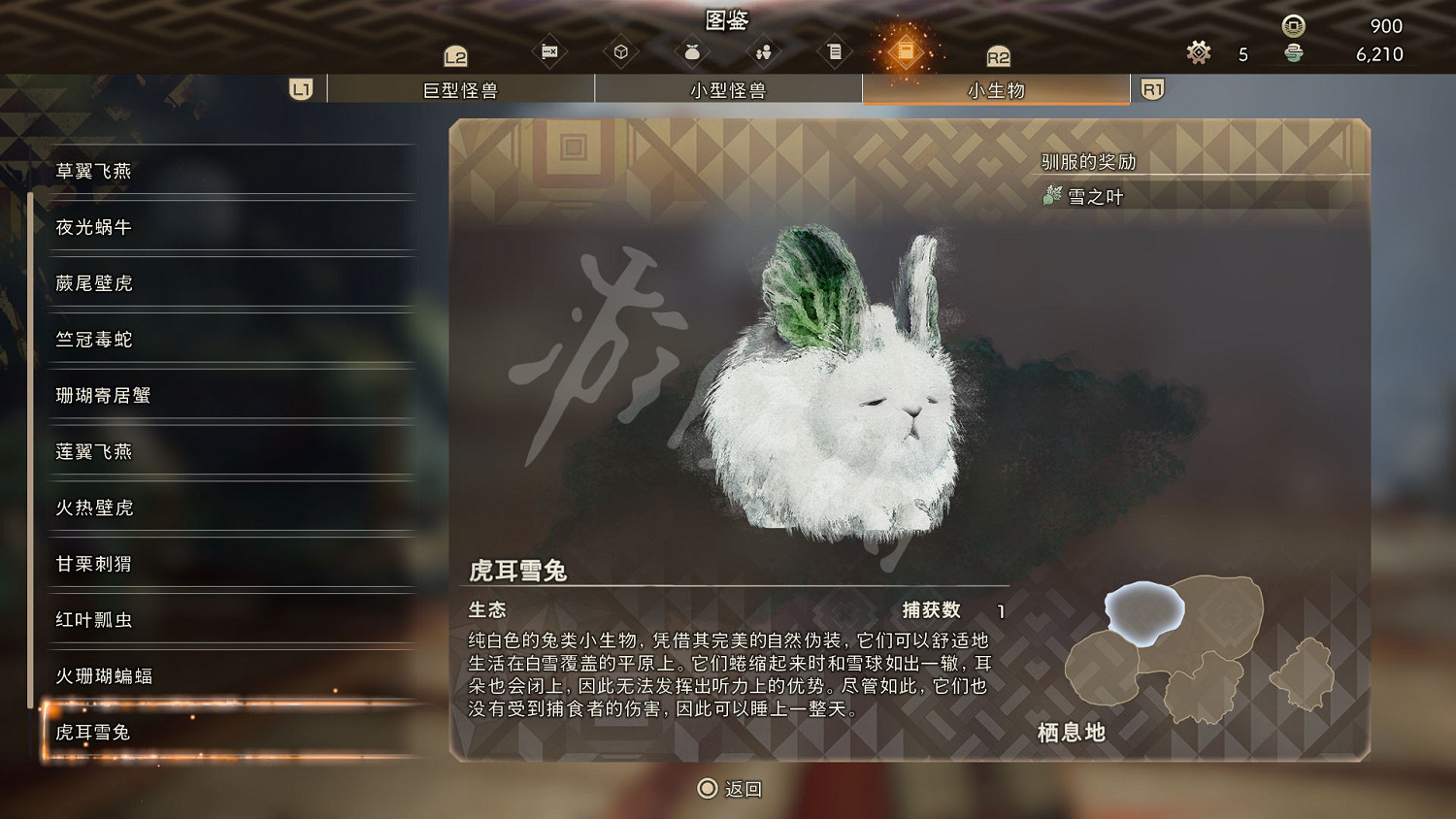Select 夜光蜗牛 from the creature list
Image resolution: width=1456 pixels, height=819 pixels.
[x=92, y=227]
